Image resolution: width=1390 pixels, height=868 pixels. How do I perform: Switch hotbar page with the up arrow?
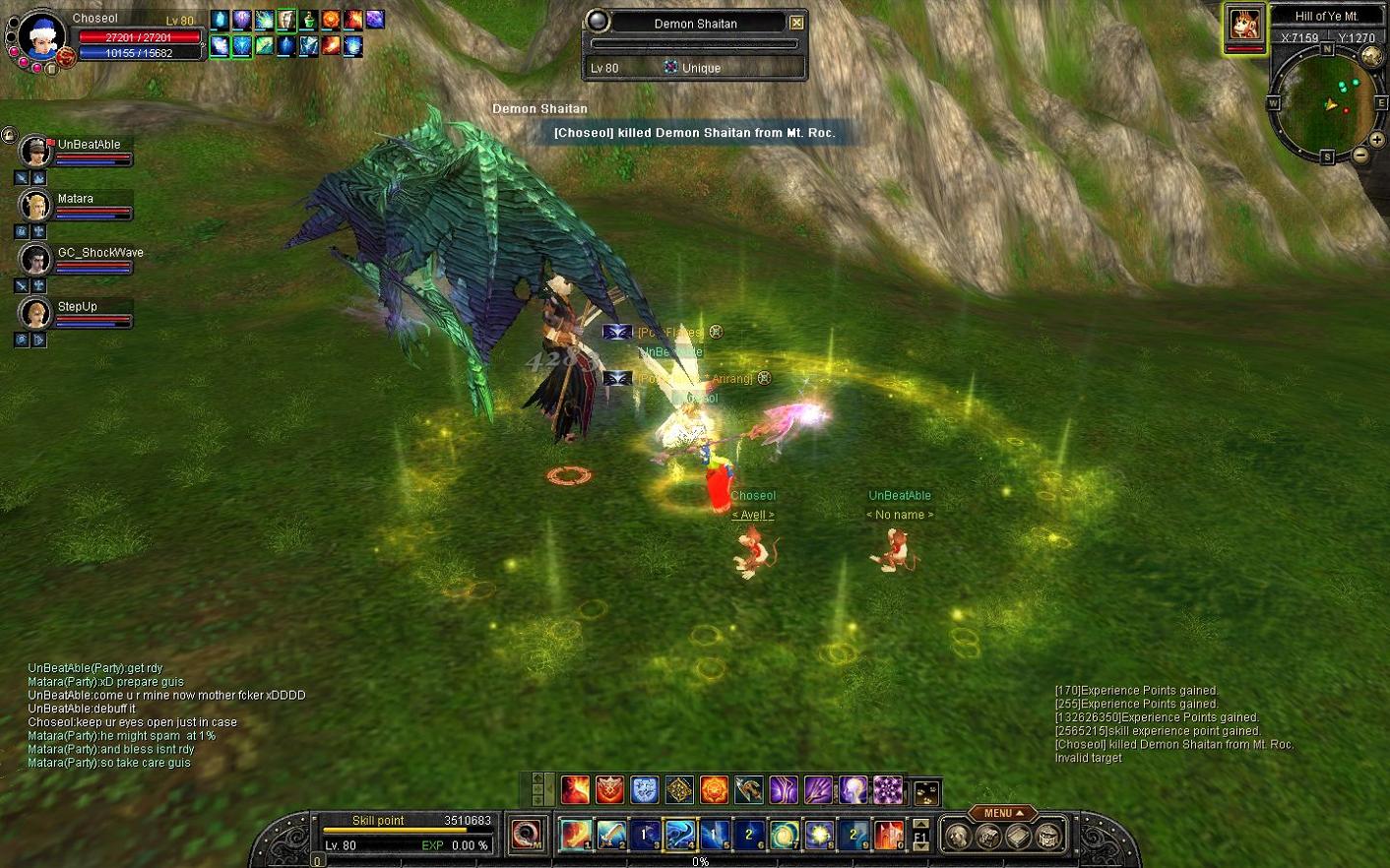point(920,823)
